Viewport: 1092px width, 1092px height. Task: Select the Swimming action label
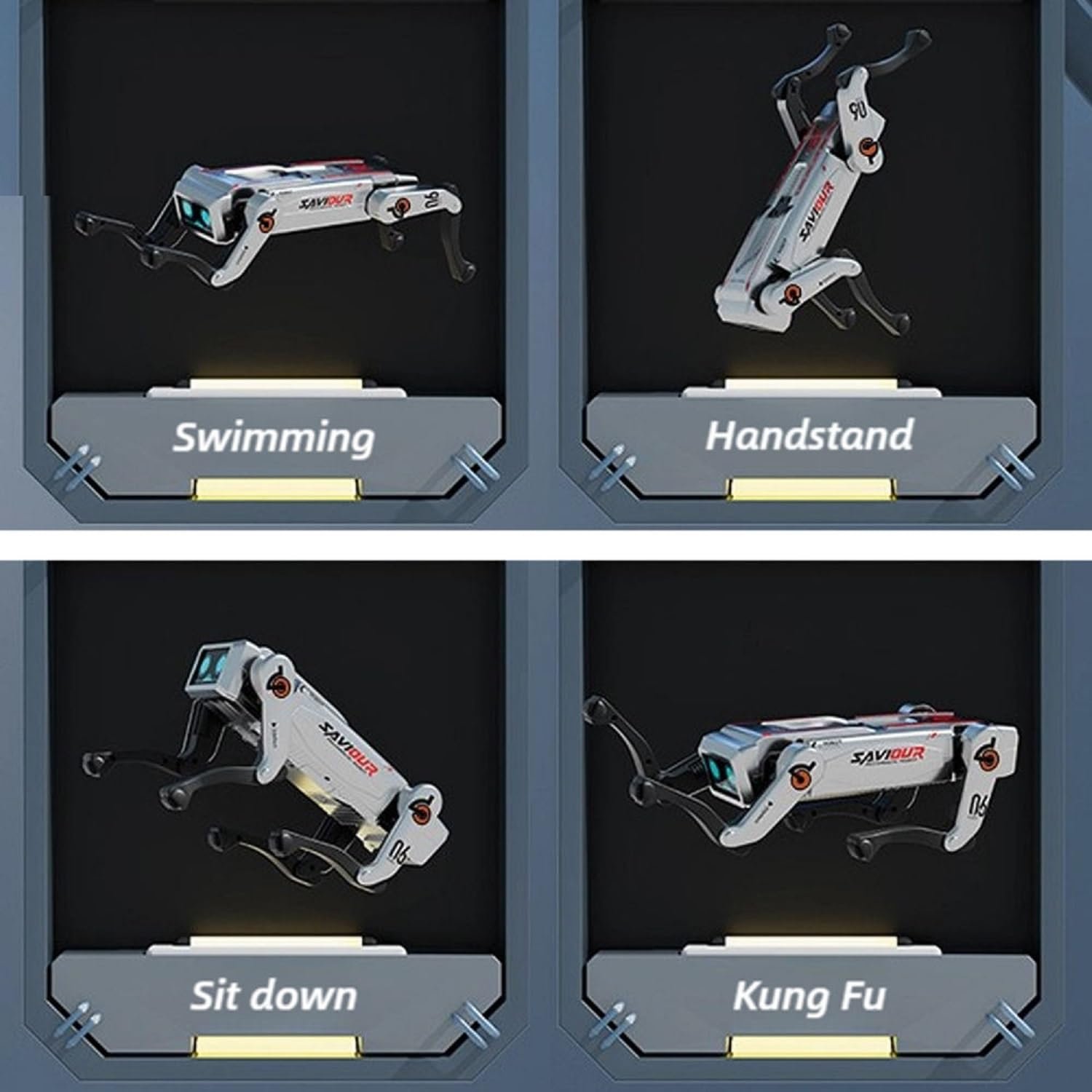click(274, 437)
